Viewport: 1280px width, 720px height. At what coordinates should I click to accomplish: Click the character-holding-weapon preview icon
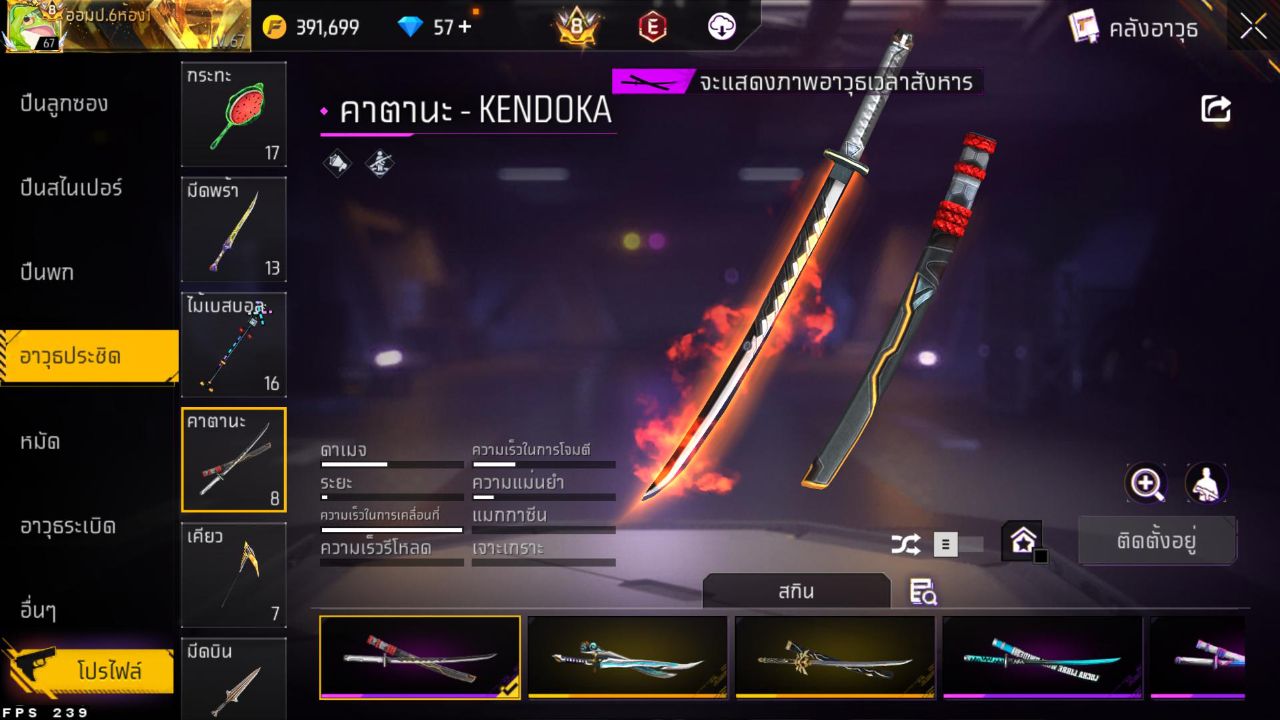point(1207,484)
